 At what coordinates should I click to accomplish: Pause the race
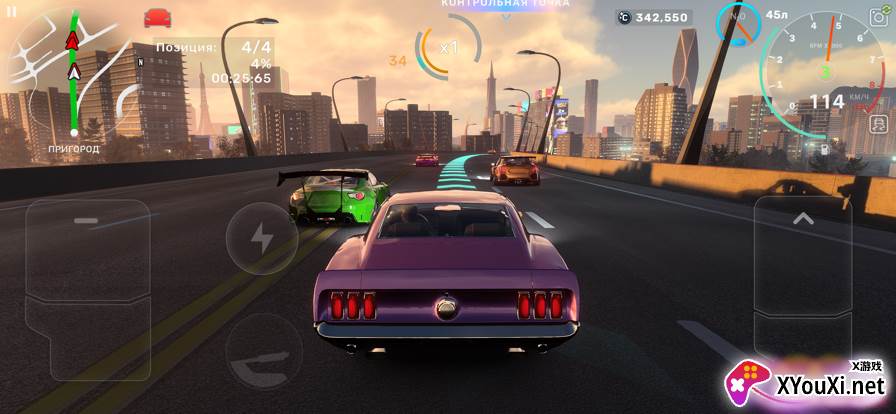point(12,11)
